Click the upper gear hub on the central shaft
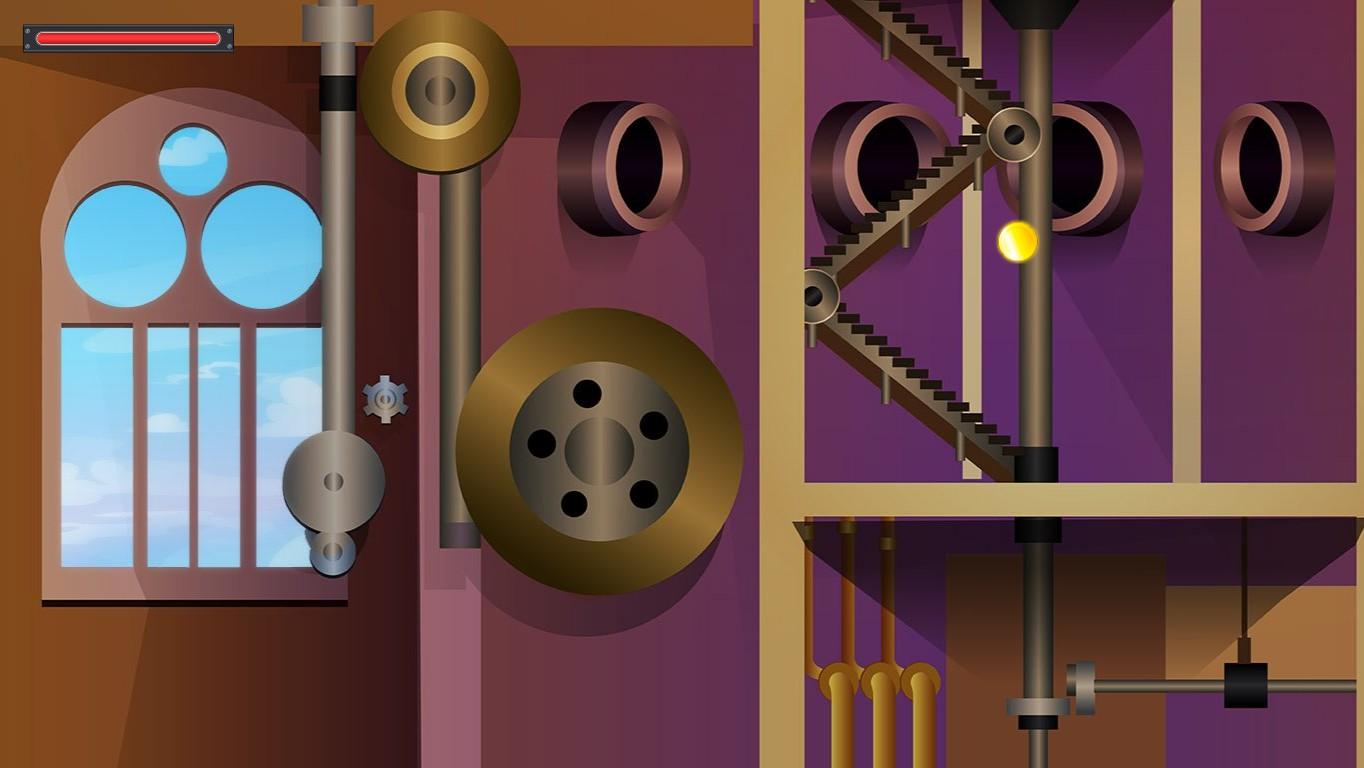The height and width of the screenshot is (768, 1364). [1014, 133]
